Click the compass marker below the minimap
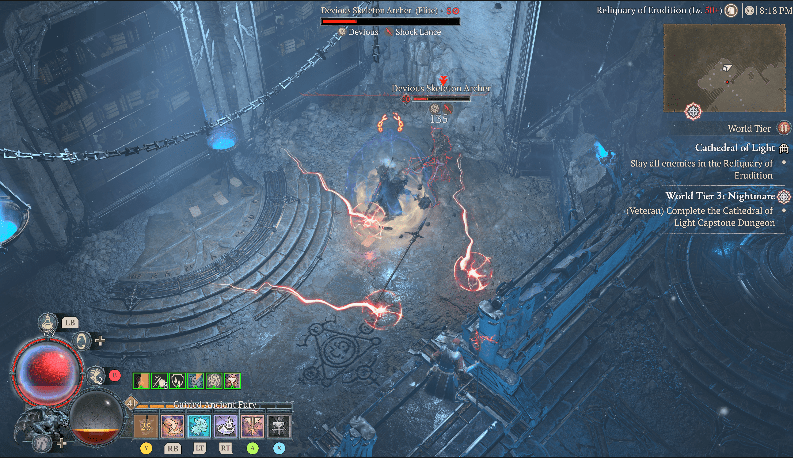 [x=692, y=109]
